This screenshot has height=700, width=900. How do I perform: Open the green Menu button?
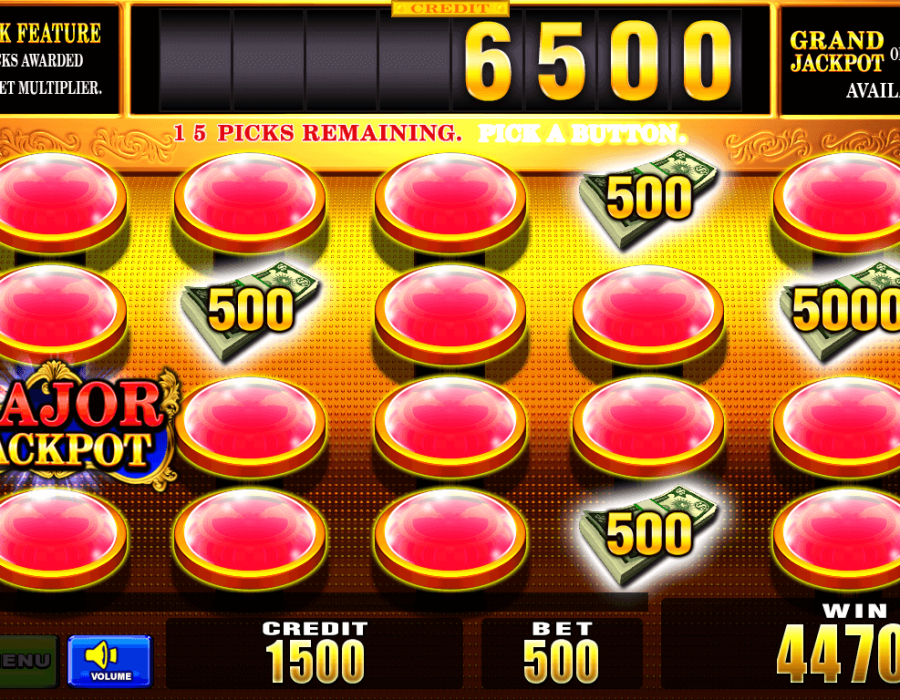[25, 661]
